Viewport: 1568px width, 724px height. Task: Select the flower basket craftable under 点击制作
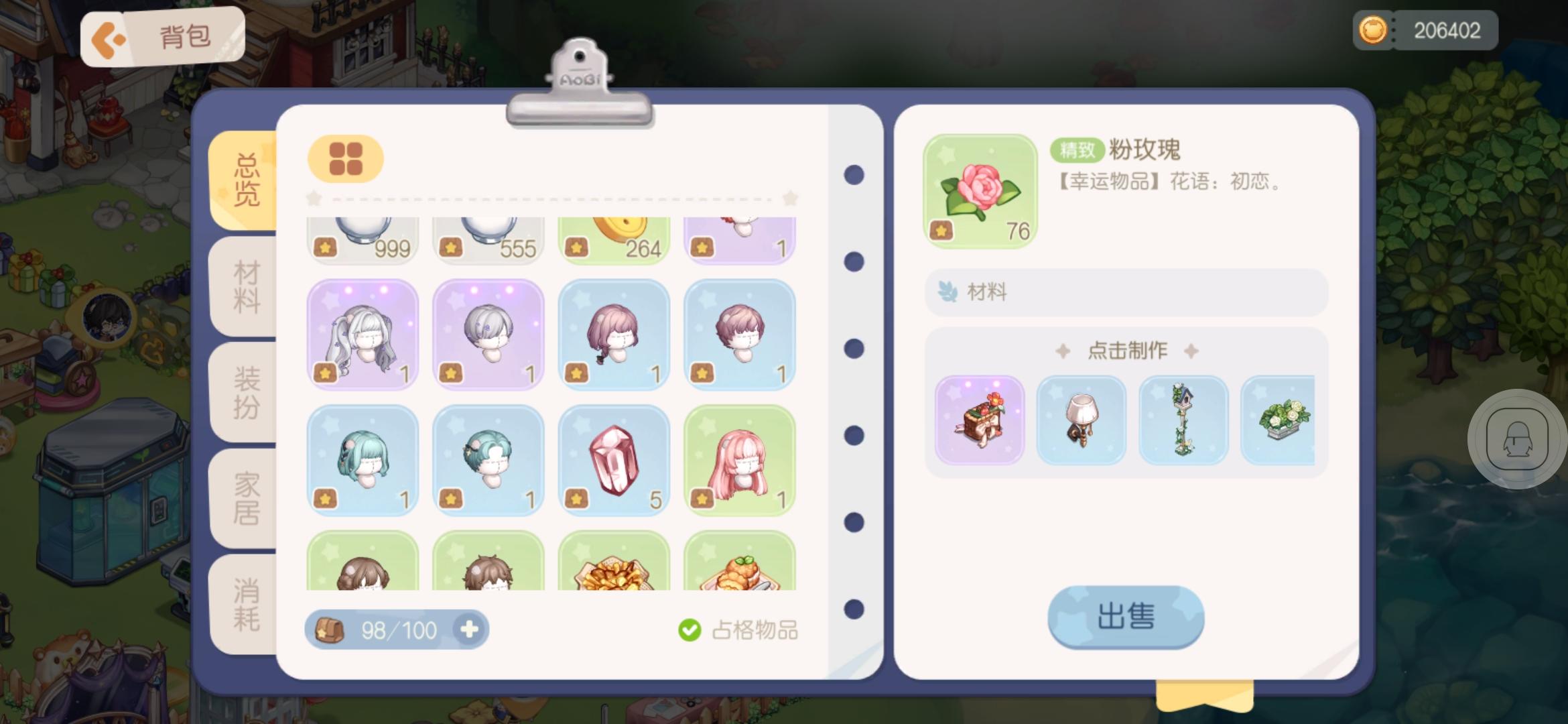coord(979,421)
